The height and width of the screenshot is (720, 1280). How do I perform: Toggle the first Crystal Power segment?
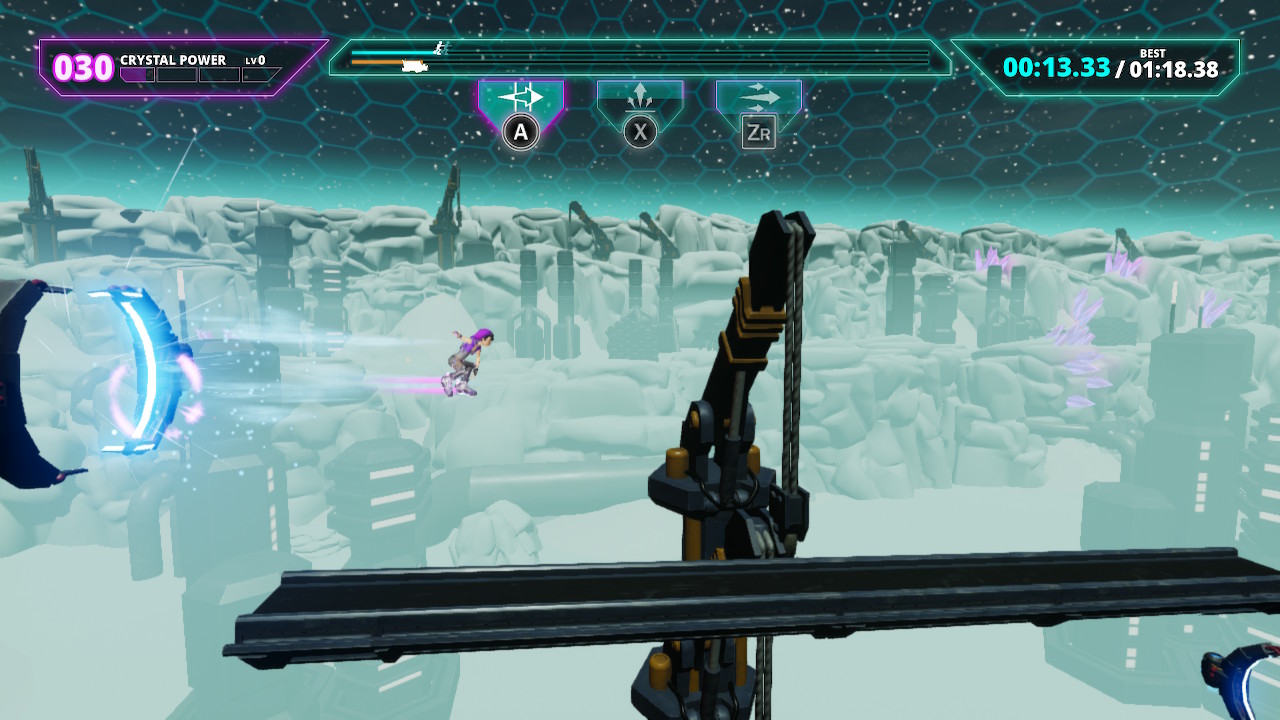coord(137,75)
